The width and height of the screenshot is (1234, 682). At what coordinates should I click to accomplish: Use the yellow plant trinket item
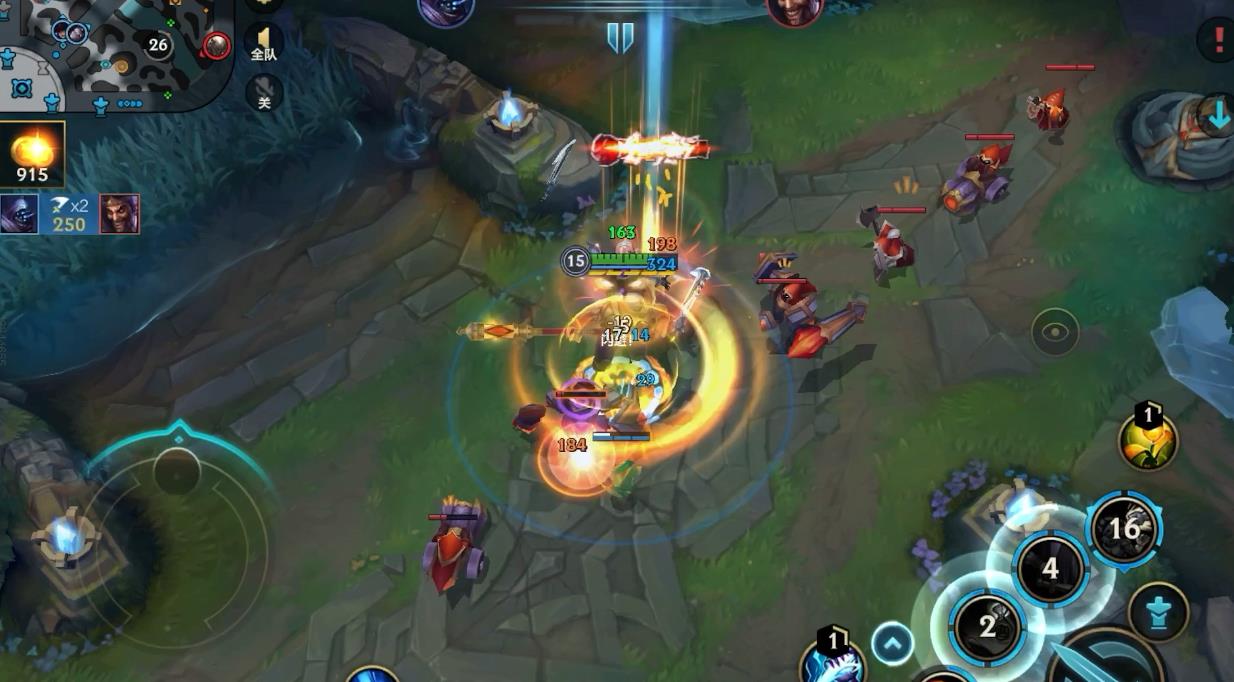(x=1147, y=440)
